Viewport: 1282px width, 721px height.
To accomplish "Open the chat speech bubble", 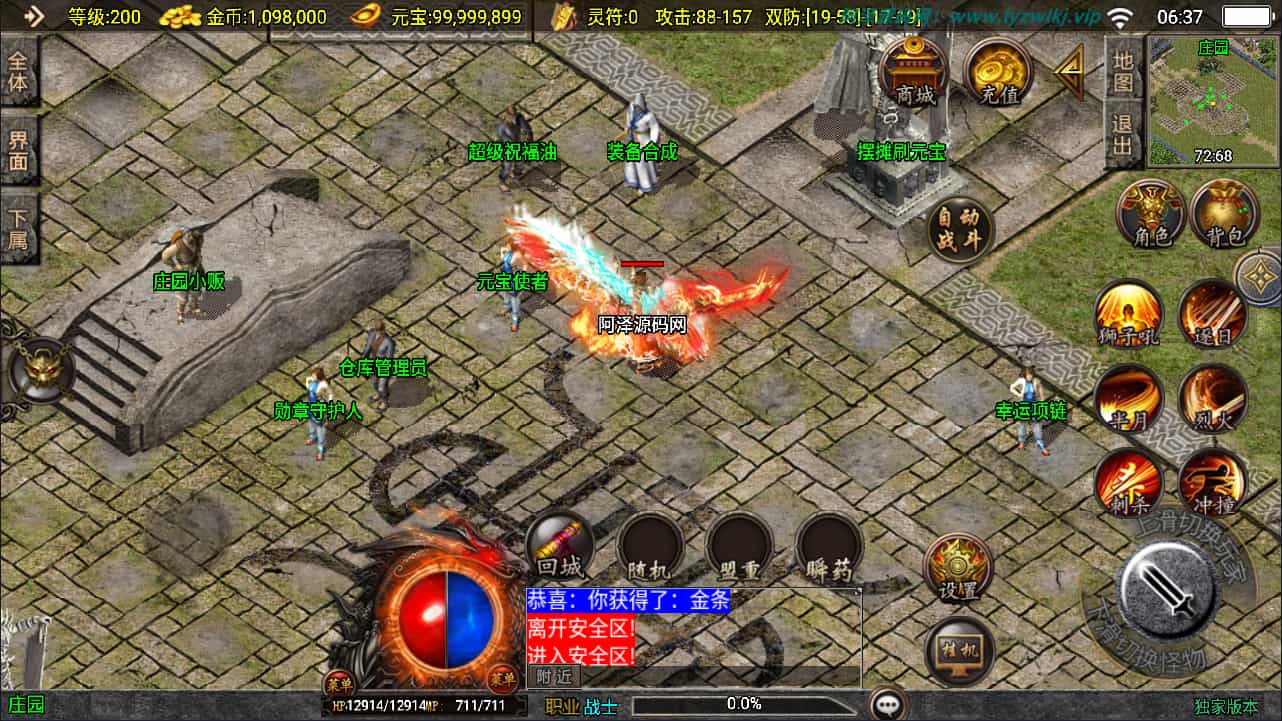I will click(x=887, y=704).
